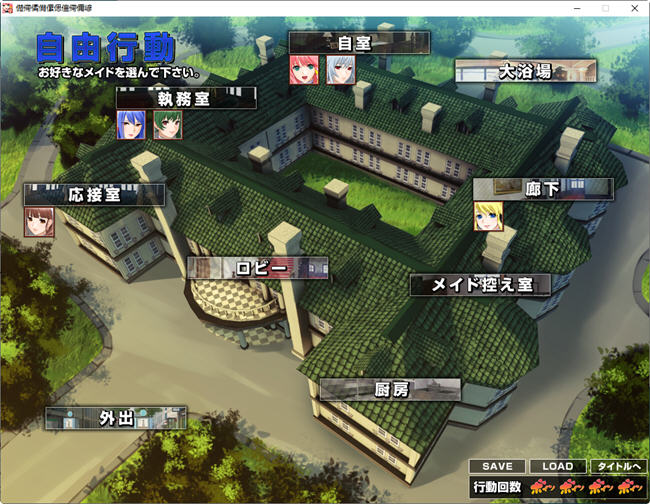650x504 pixels.
Task: Return via the タイトルへ button
Action: coord(617,466)
